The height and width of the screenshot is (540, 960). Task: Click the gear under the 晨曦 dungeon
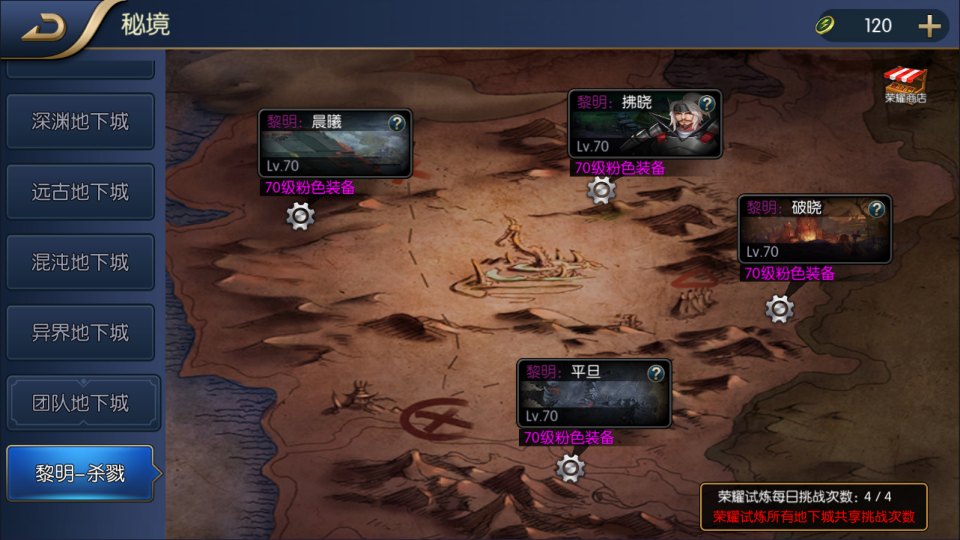click(301, 215)
